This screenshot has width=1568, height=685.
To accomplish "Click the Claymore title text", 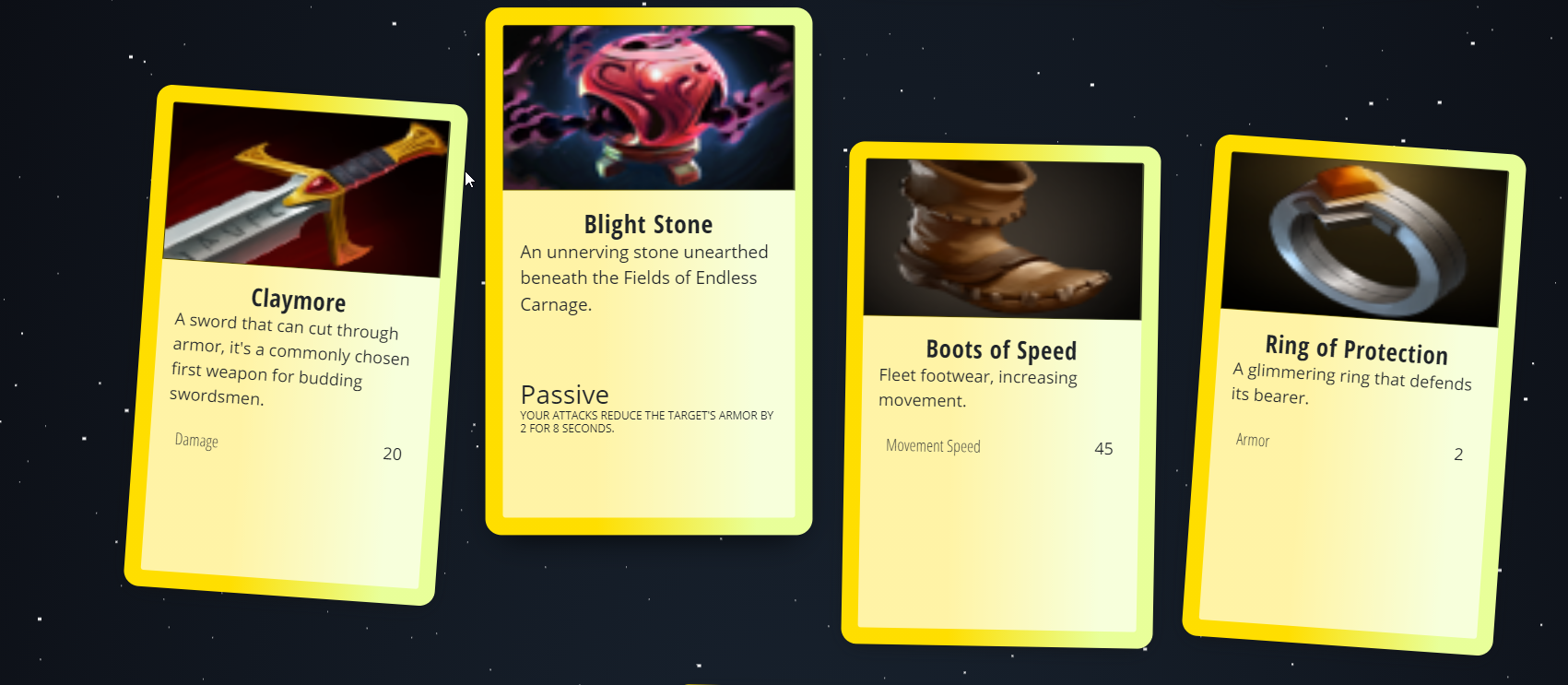I will tap(299, 301).
